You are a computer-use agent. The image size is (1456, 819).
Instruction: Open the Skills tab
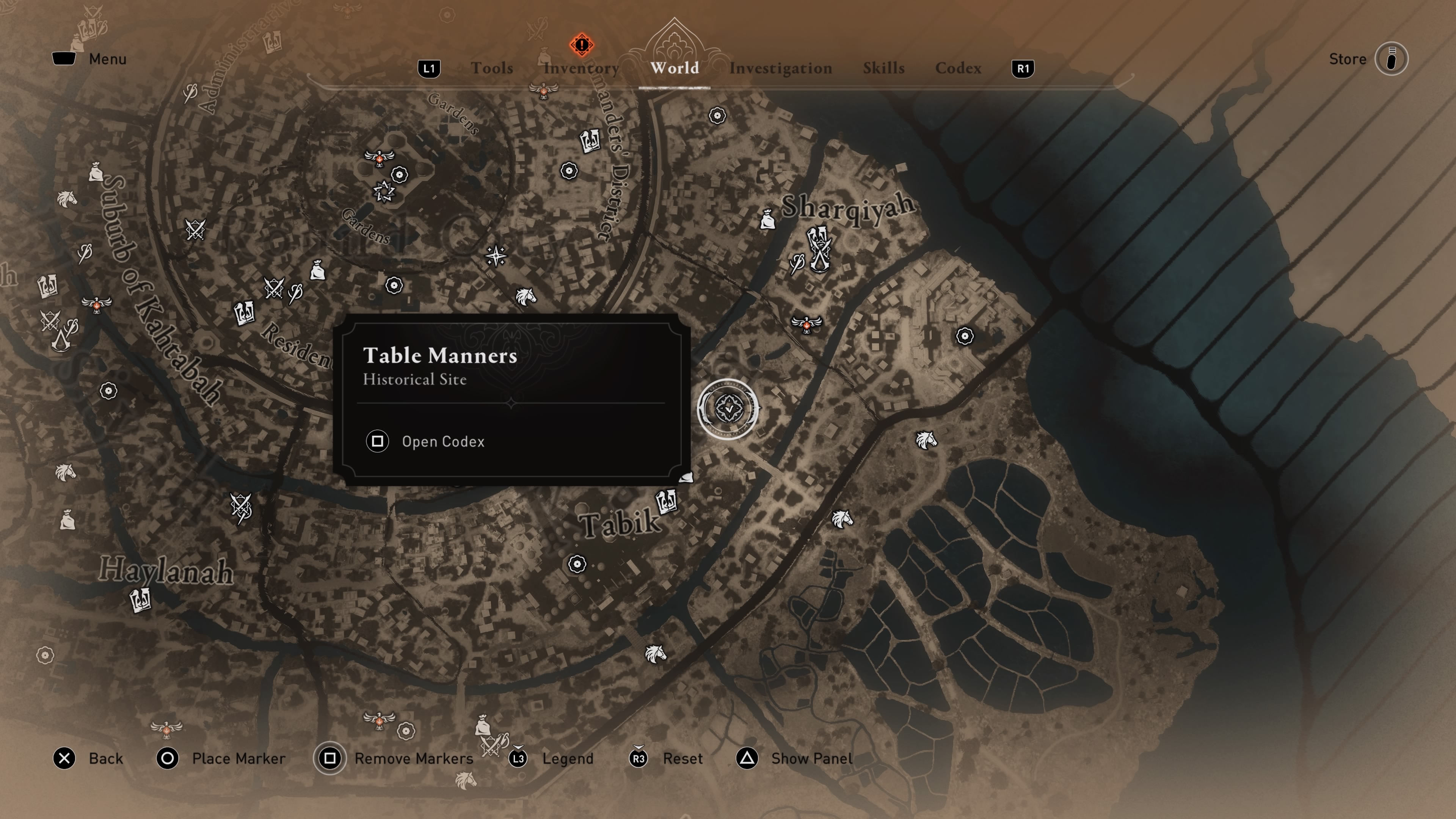pyautogui.click(x=883, y=68)
